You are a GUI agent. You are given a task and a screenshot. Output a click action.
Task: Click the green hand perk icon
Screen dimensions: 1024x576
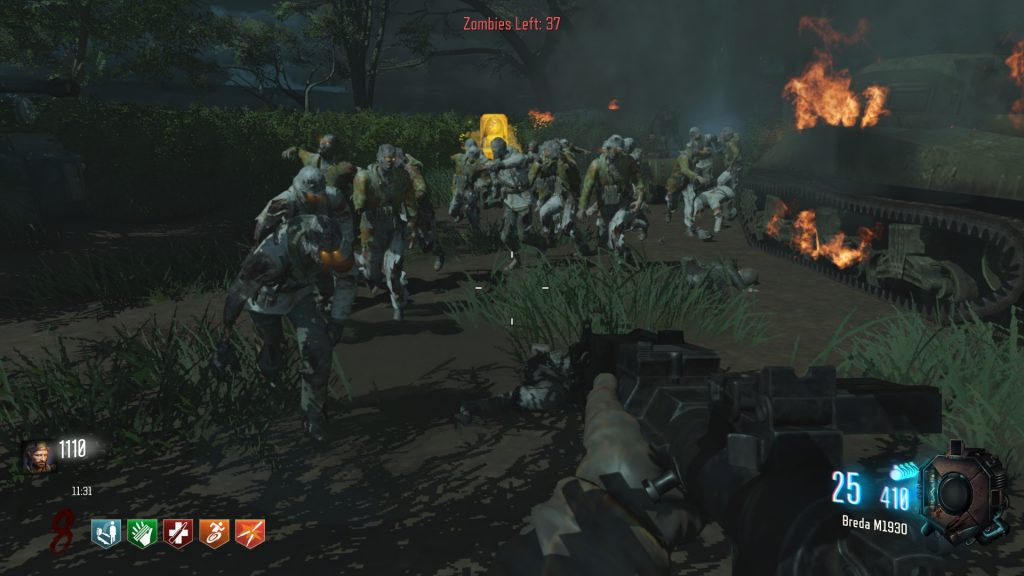click(x=142, y=532)
